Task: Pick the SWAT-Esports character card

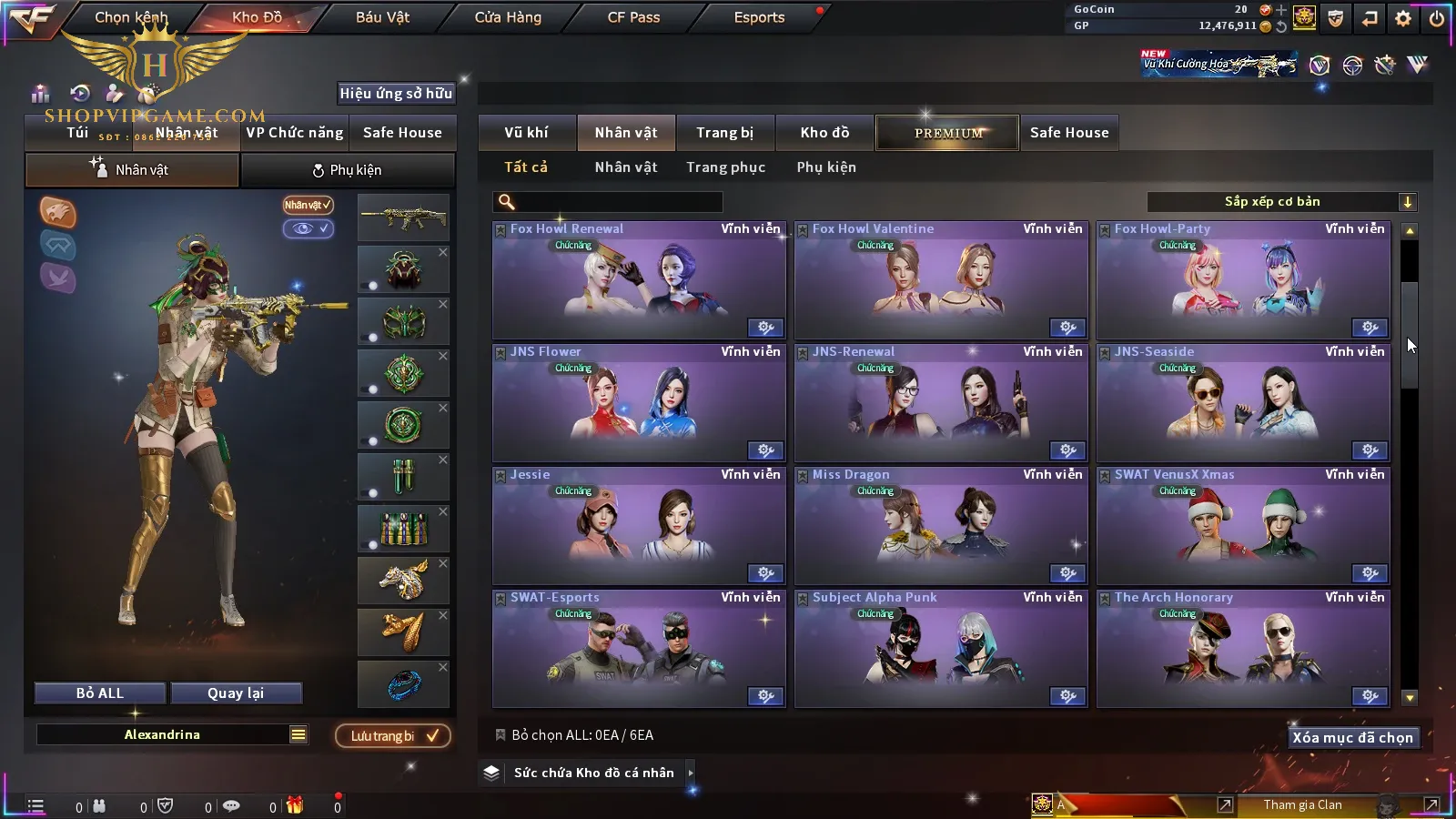Action: click(639, 649)
